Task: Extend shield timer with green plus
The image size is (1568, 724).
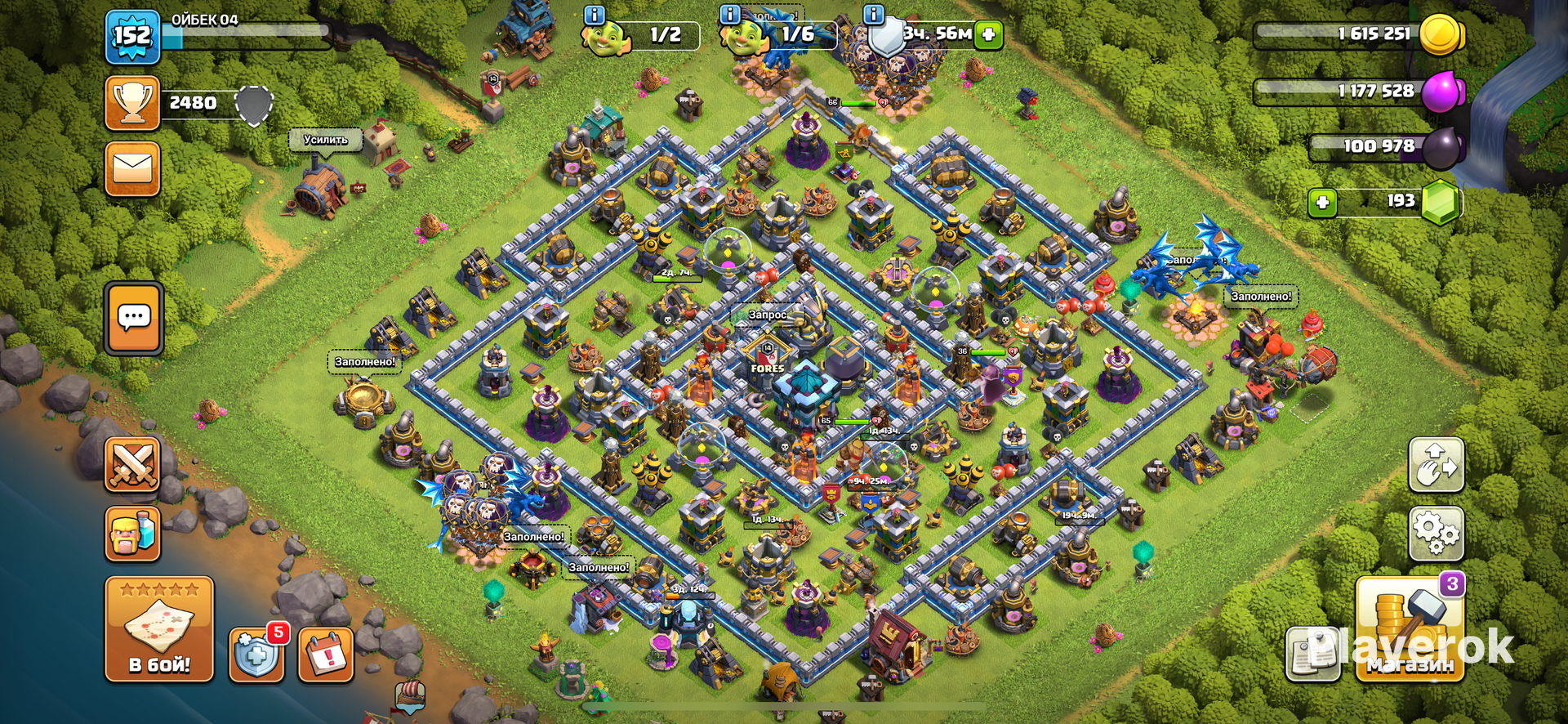Action: point(988,34)
